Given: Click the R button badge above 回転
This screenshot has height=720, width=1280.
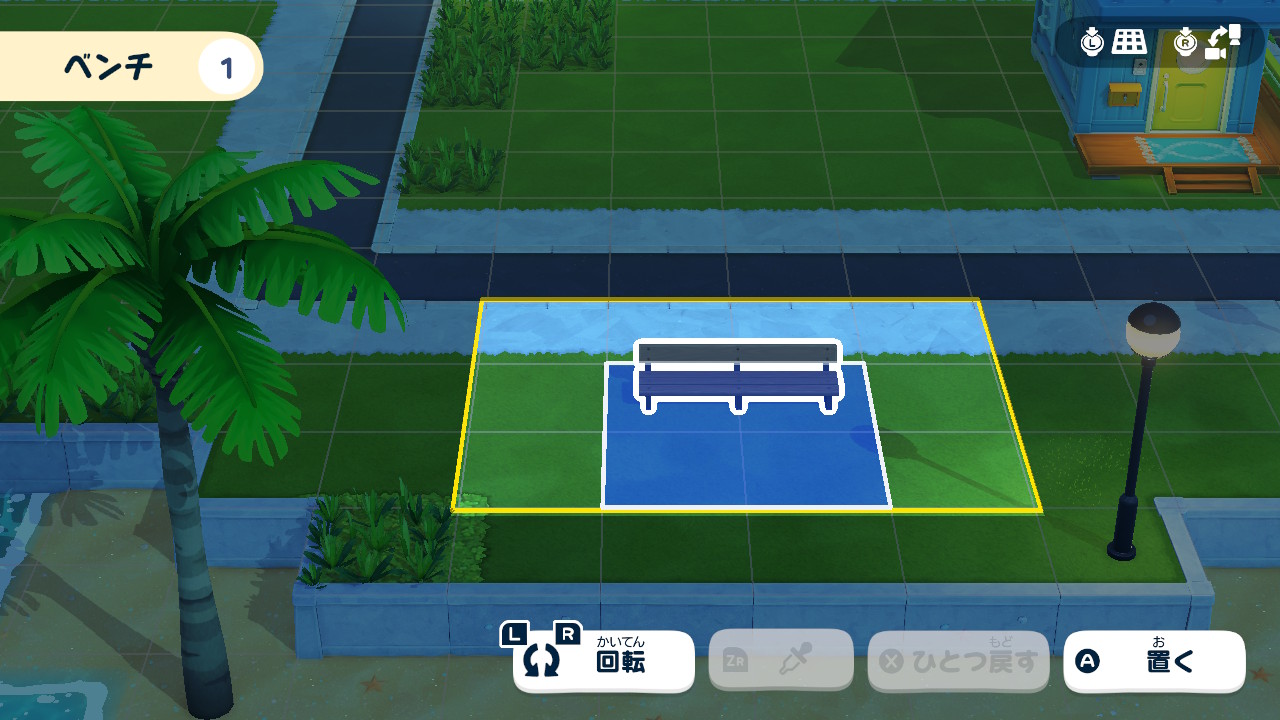Looking at the screenshot, I should click(x=566, y=632).
